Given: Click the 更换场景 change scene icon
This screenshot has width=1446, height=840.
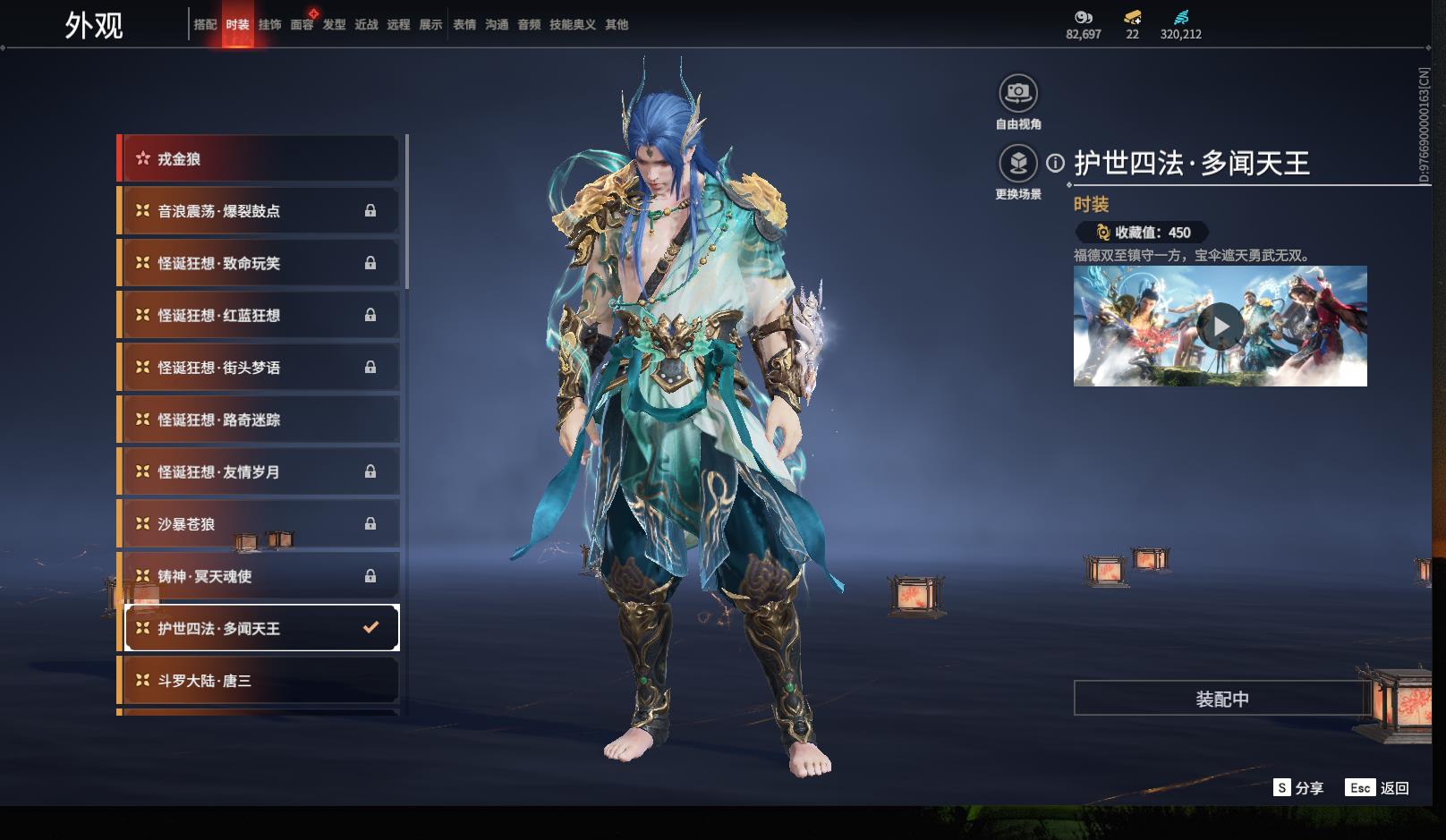Looking at the screenshot, I should (1018, 164).
